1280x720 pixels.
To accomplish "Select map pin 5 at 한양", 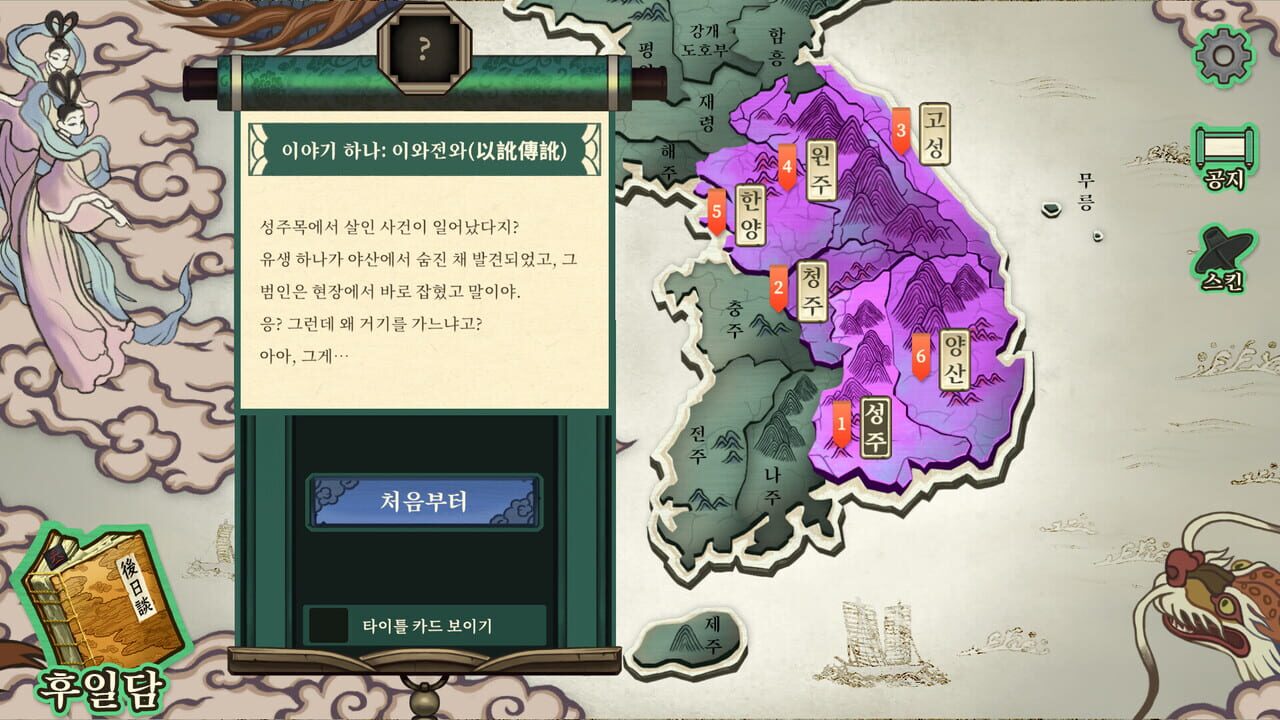I will pos(716,211).
